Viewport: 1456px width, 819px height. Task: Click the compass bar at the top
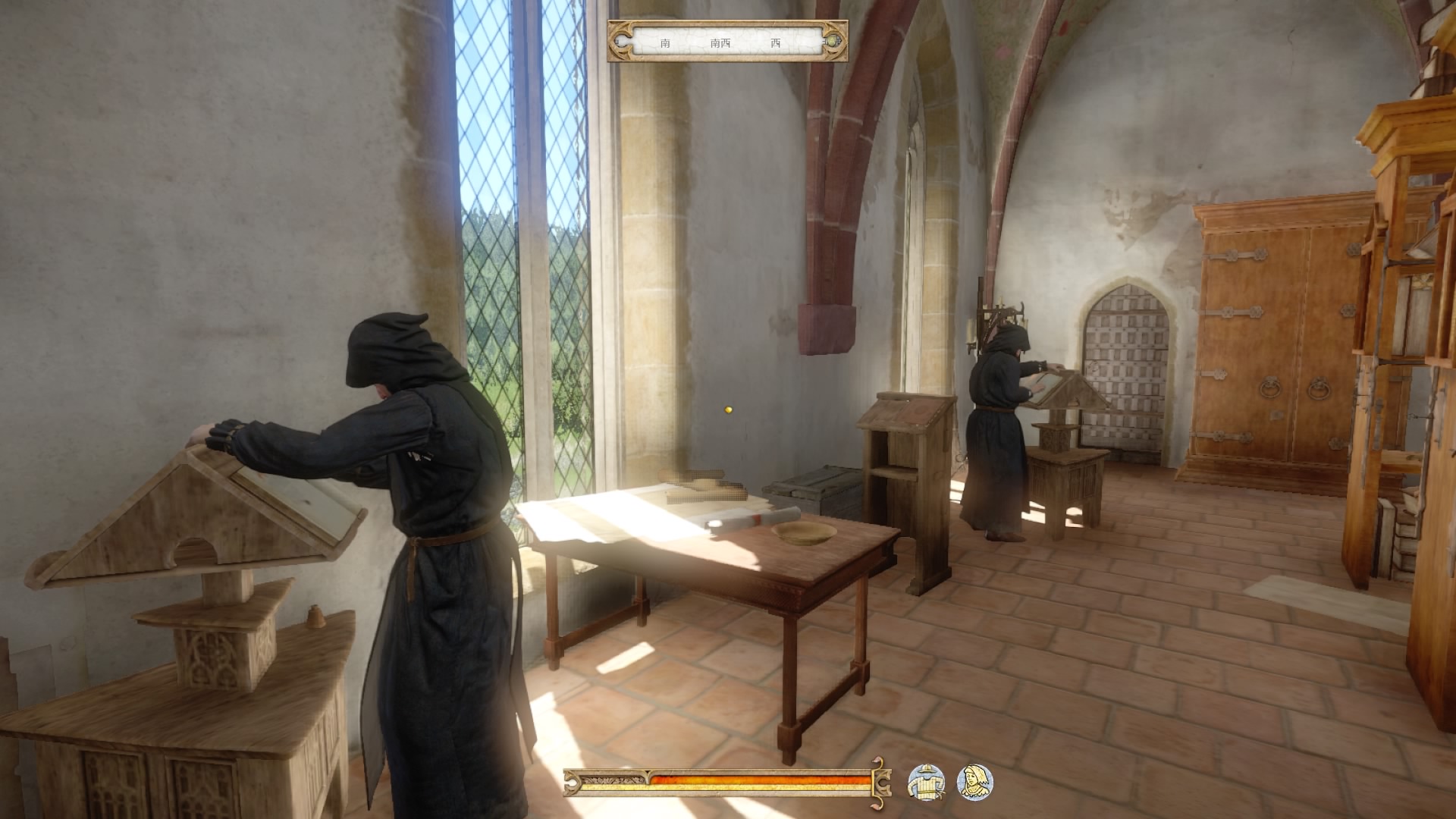click(726, 42)
